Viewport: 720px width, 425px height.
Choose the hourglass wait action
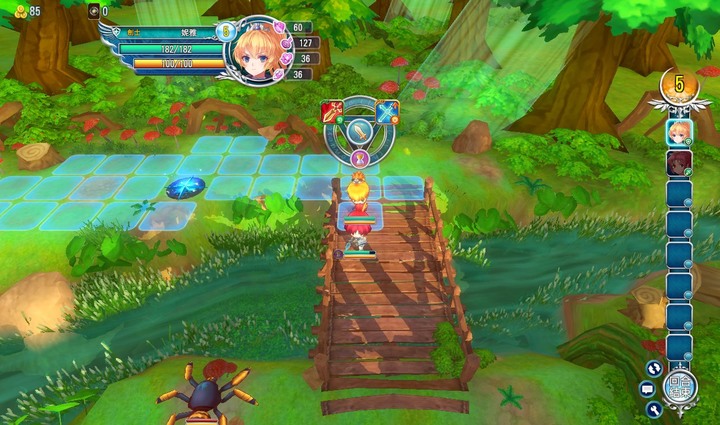[360, 158]
